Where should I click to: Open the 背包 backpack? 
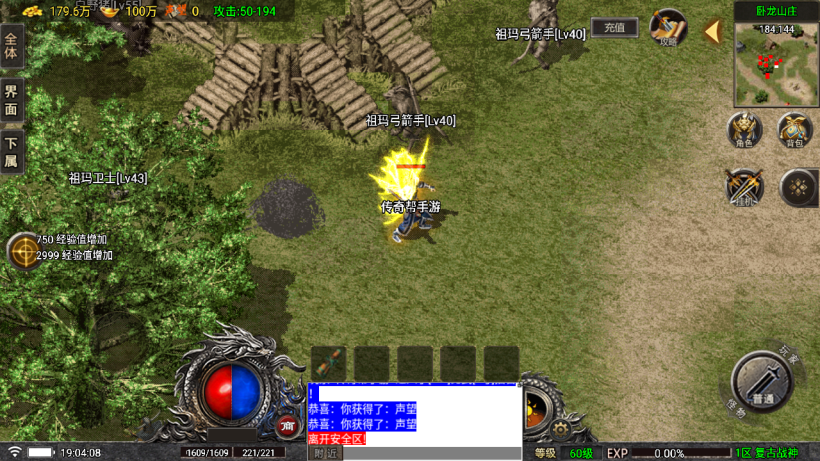click(x=795, y=131)
